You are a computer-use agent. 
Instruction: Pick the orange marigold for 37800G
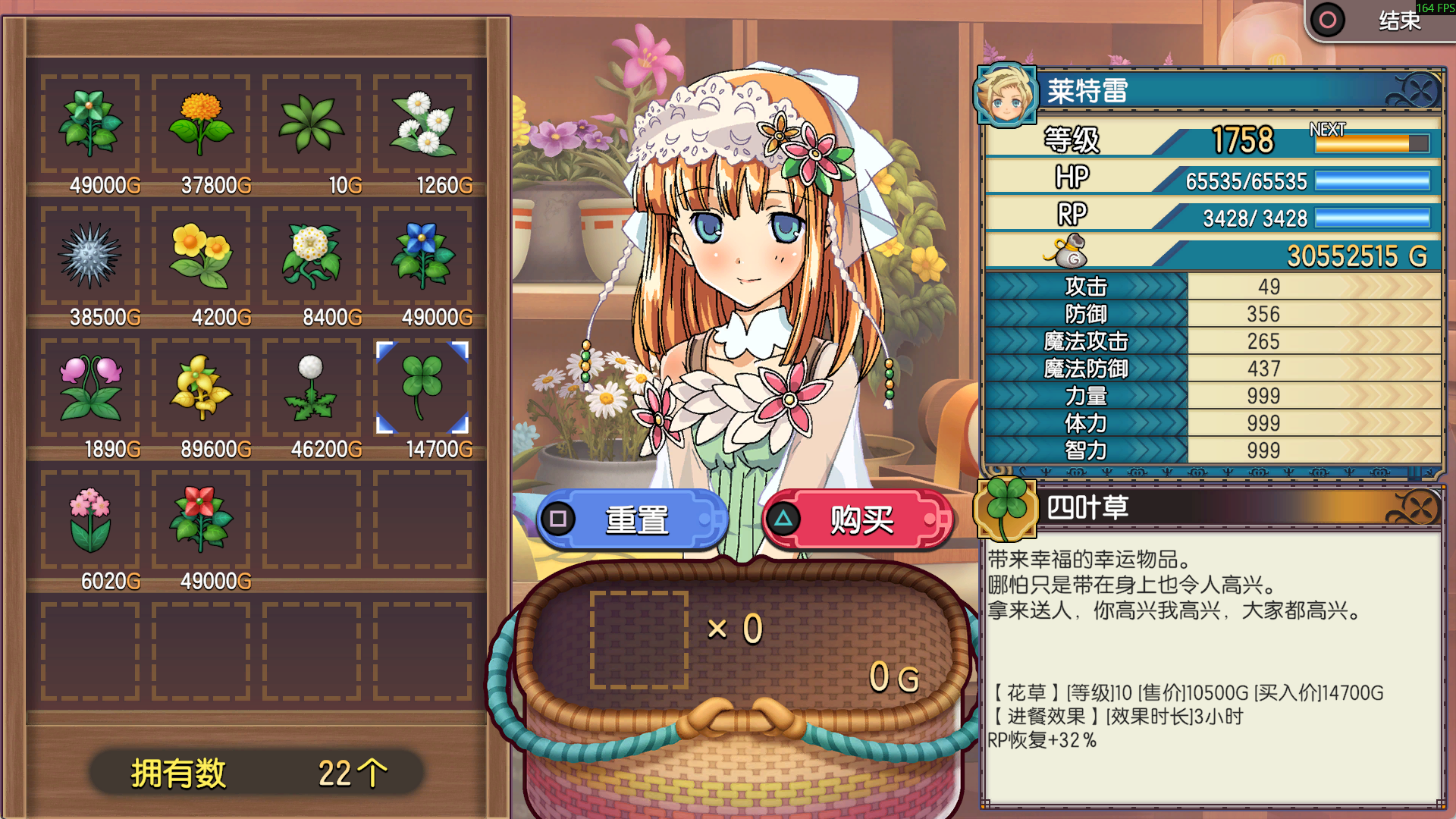click(201, 124)
